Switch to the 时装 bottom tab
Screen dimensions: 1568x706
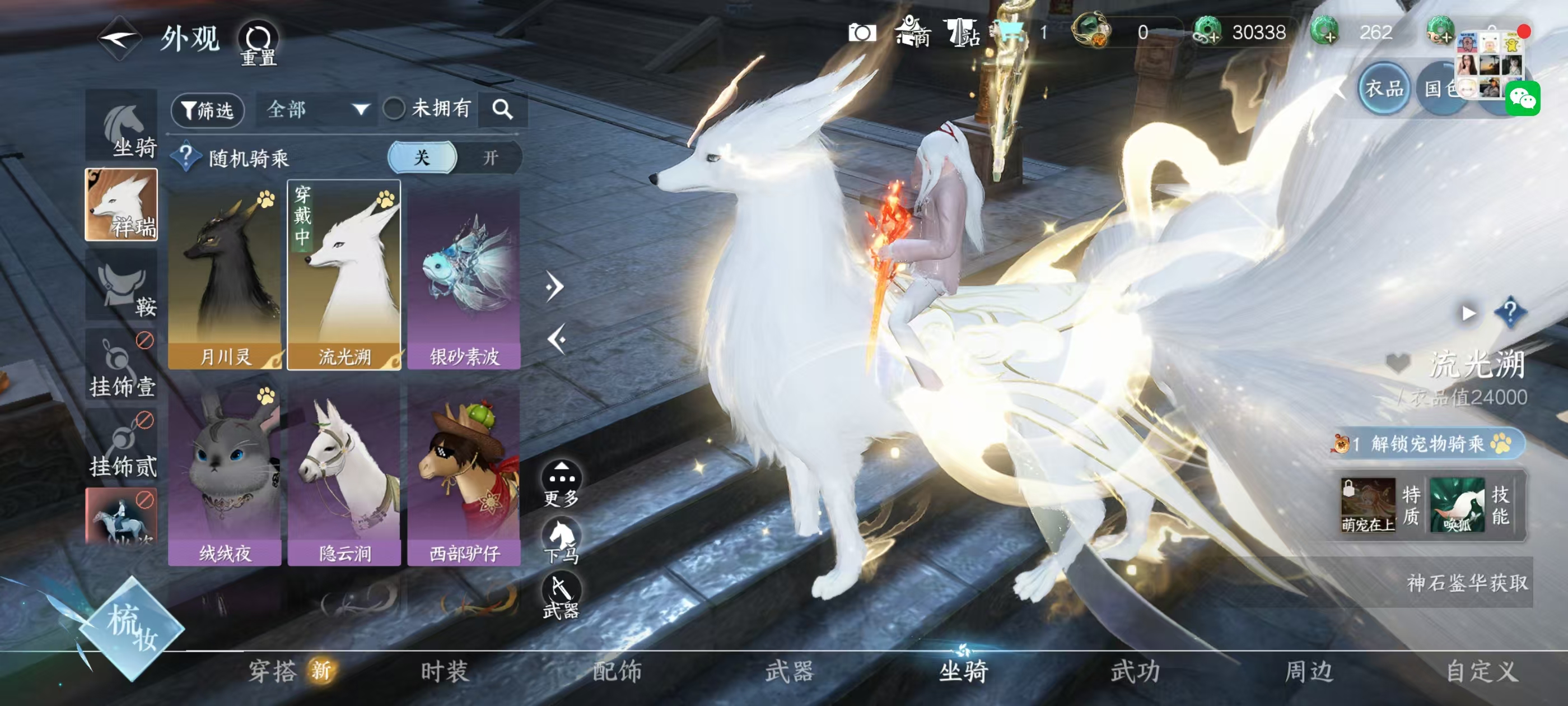click(x=444, y=671)
